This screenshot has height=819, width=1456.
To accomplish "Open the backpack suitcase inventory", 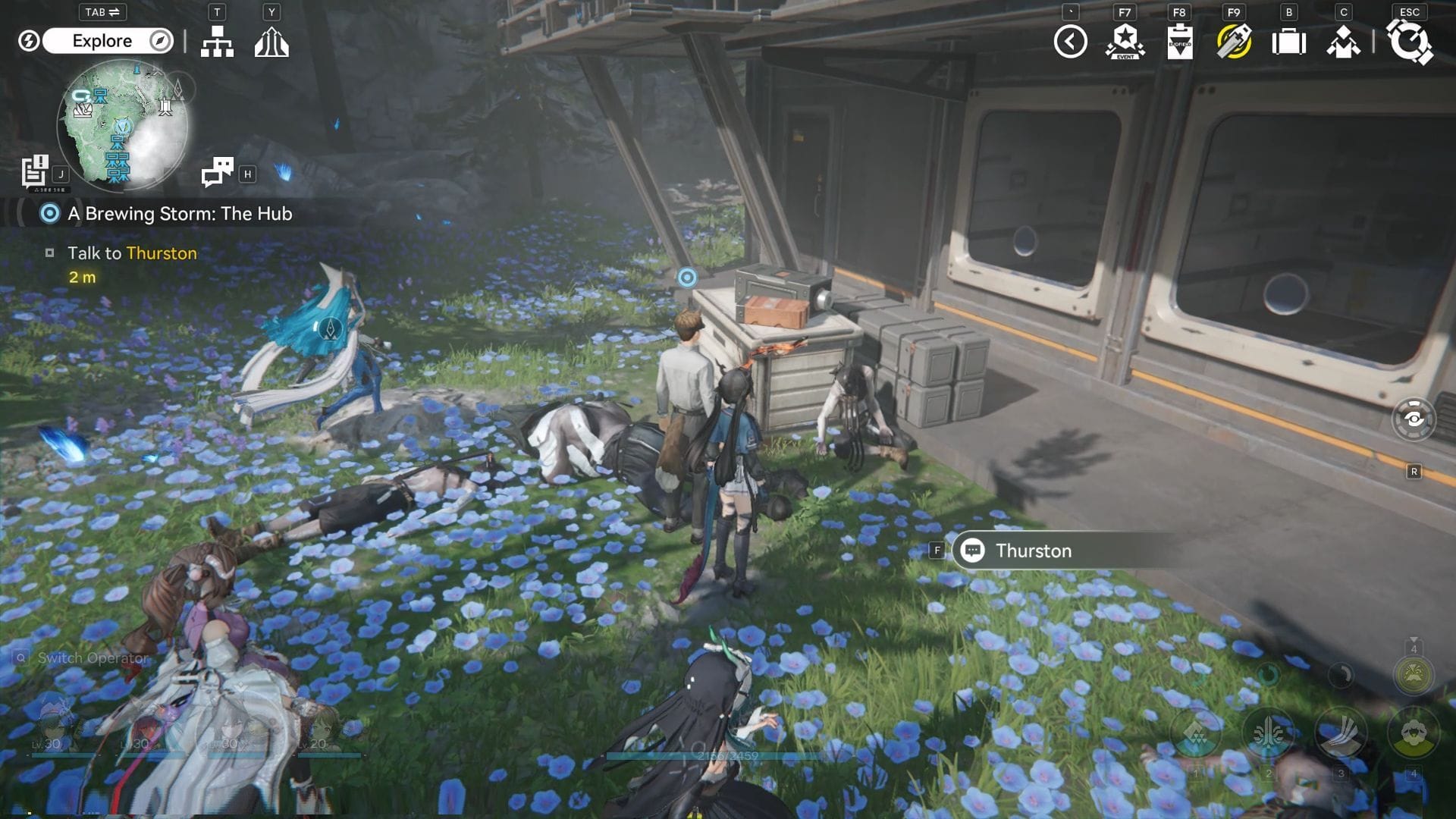I will pyautogui.click(x=1288, y=42).
